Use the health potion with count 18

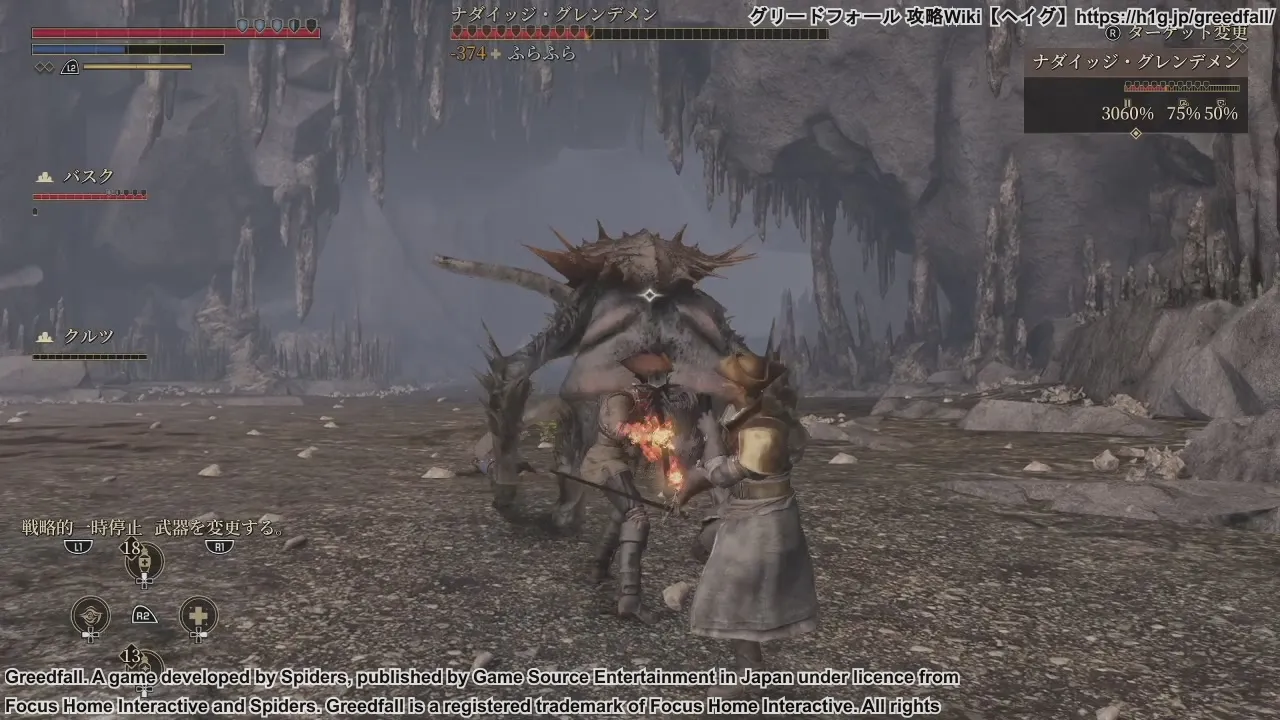pos(145,562)
